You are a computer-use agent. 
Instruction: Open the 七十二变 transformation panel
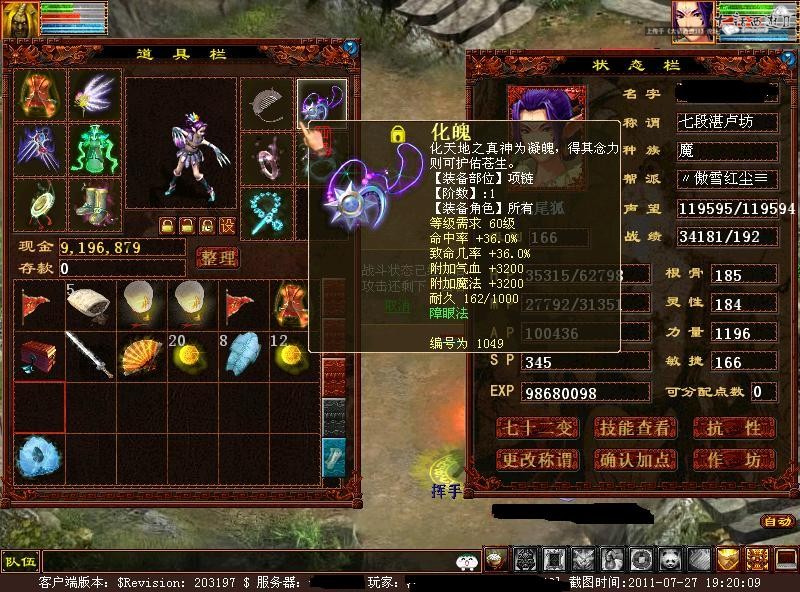pos(537,428)
